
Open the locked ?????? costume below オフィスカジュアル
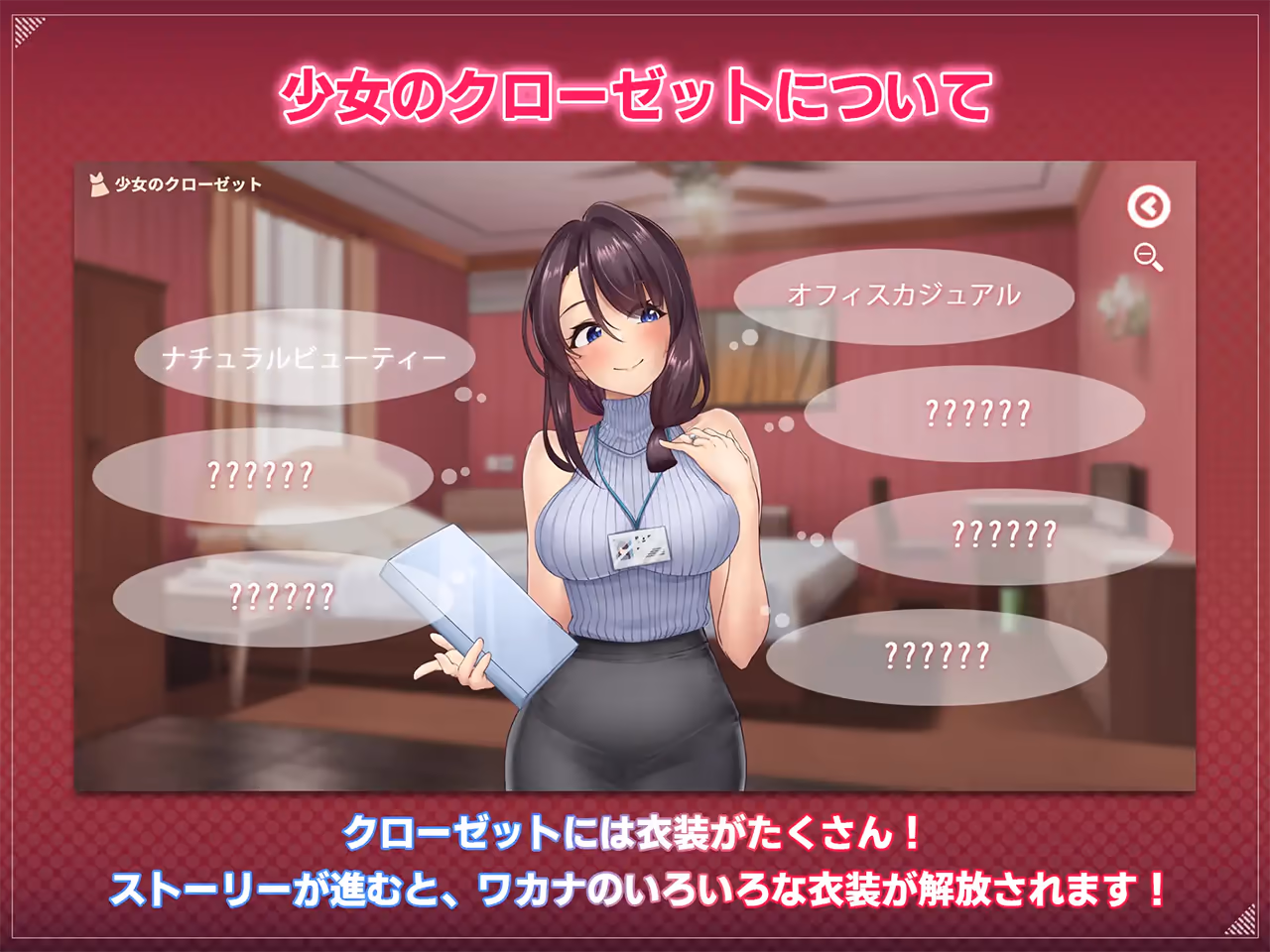tap(977, 410)
